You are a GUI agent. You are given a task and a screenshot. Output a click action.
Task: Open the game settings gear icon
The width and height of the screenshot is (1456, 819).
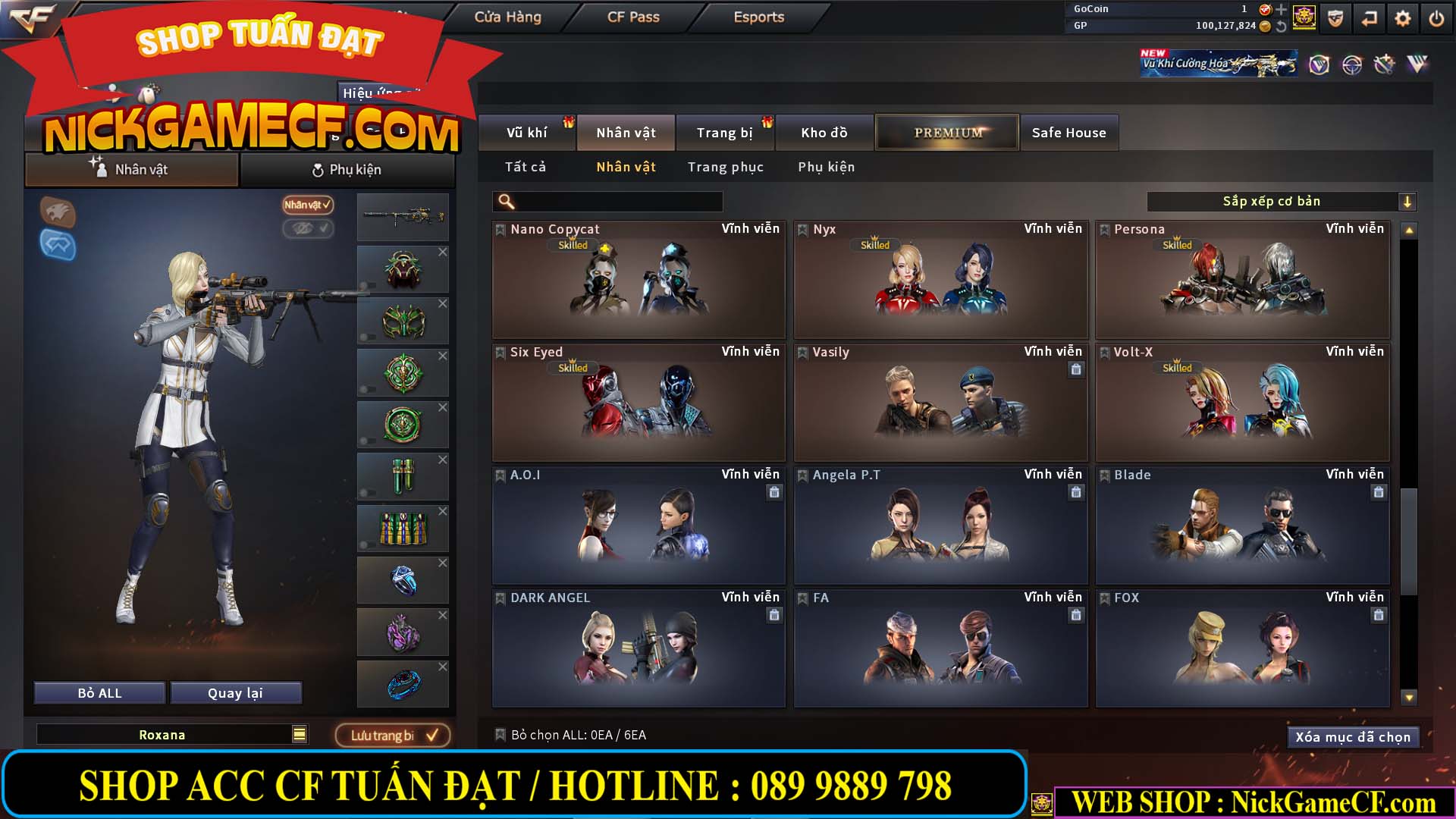pyautogui.click(x=1402, y=17)
